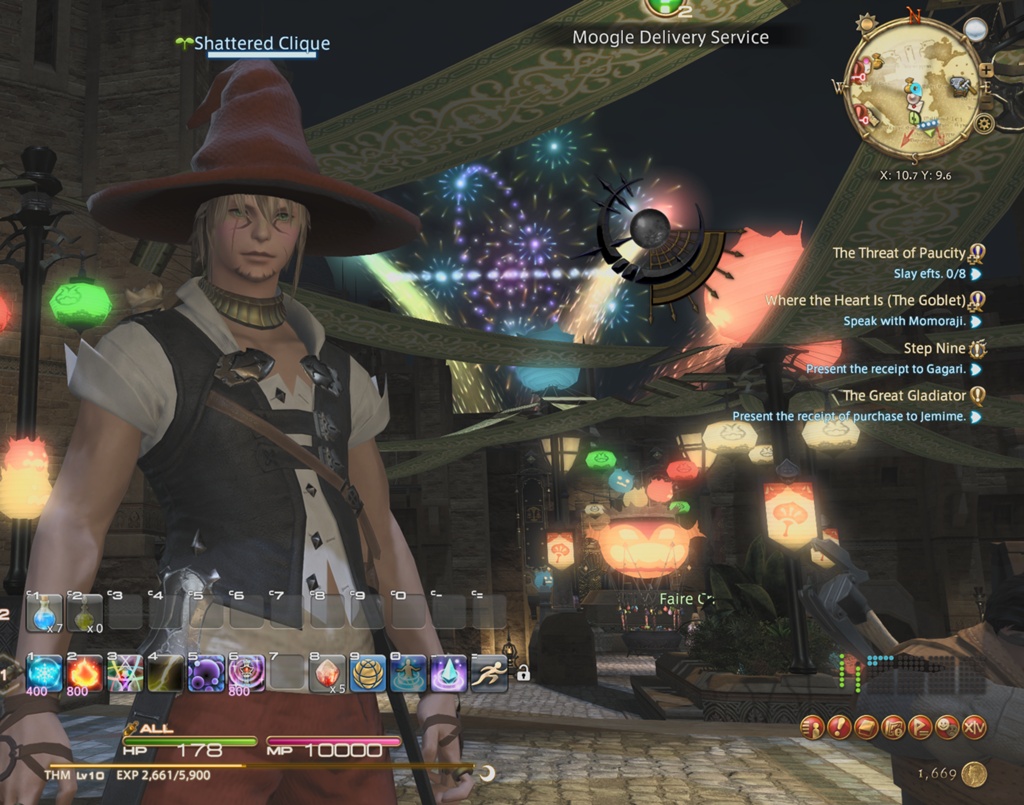Drink the blue potion in hotbar
The image size is (1024, 805).
click(x=44, y=612)
